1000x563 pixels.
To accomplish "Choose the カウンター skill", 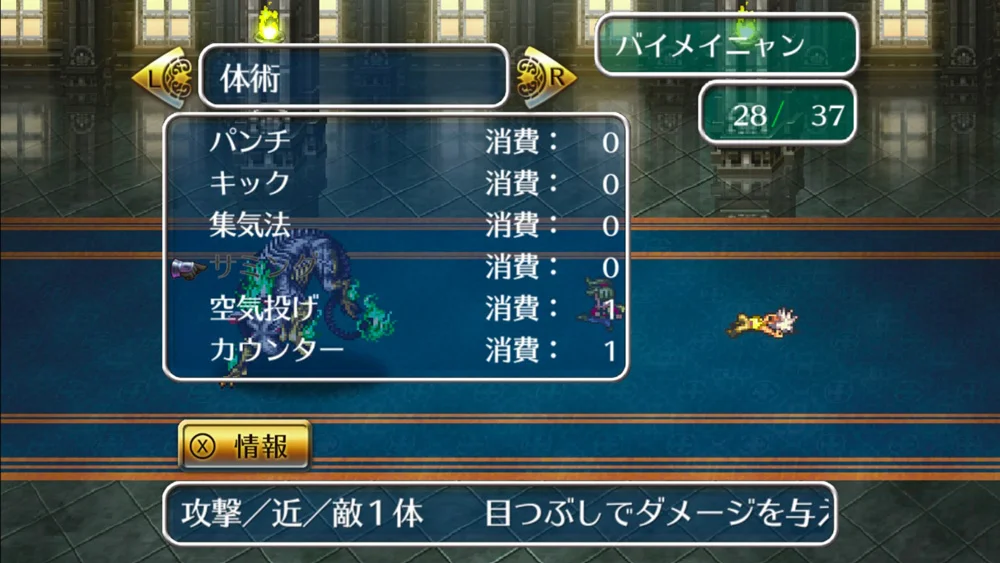I will (x=276, y=351).
